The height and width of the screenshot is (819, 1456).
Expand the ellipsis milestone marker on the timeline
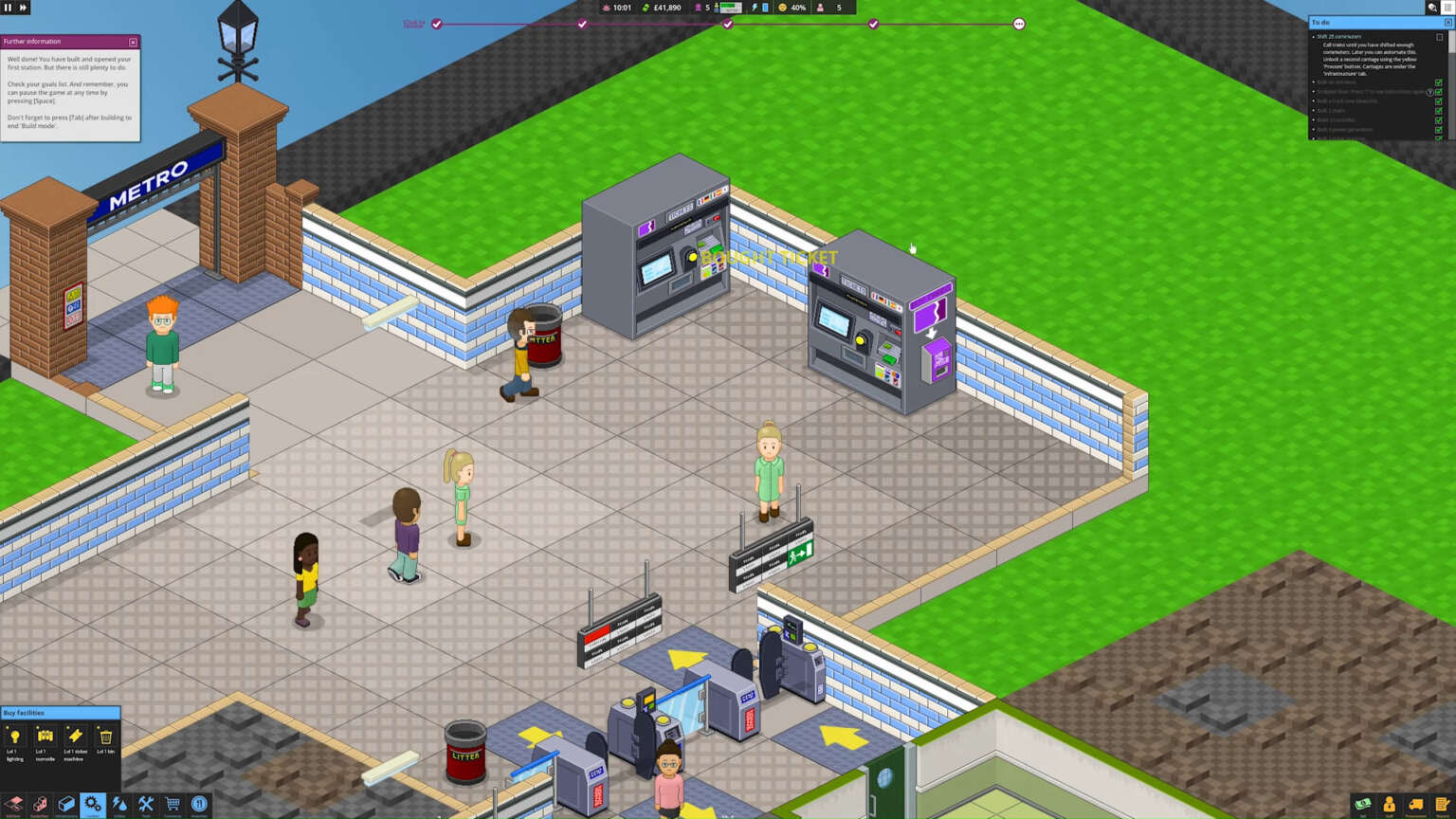(x=1019, y=24)
